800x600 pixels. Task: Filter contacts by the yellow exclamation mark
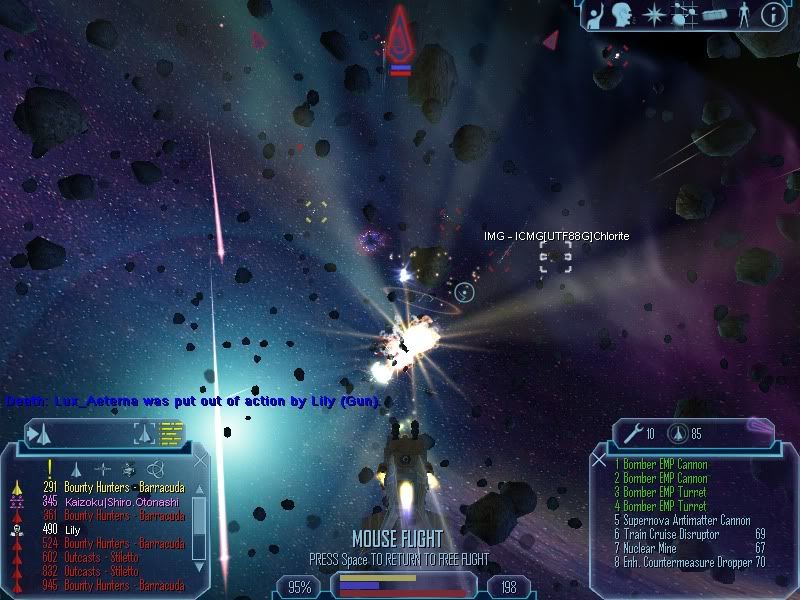tap(48, 467)
